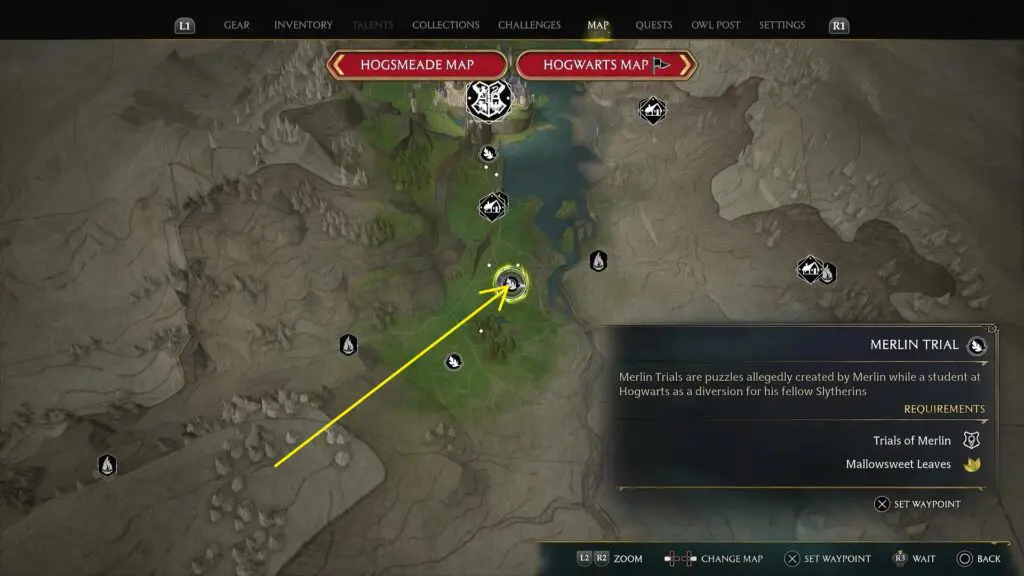The width and height of the screenshot is (1024, 576).
Task: Open the Gear tab
Action: click(x=237, y=25)
